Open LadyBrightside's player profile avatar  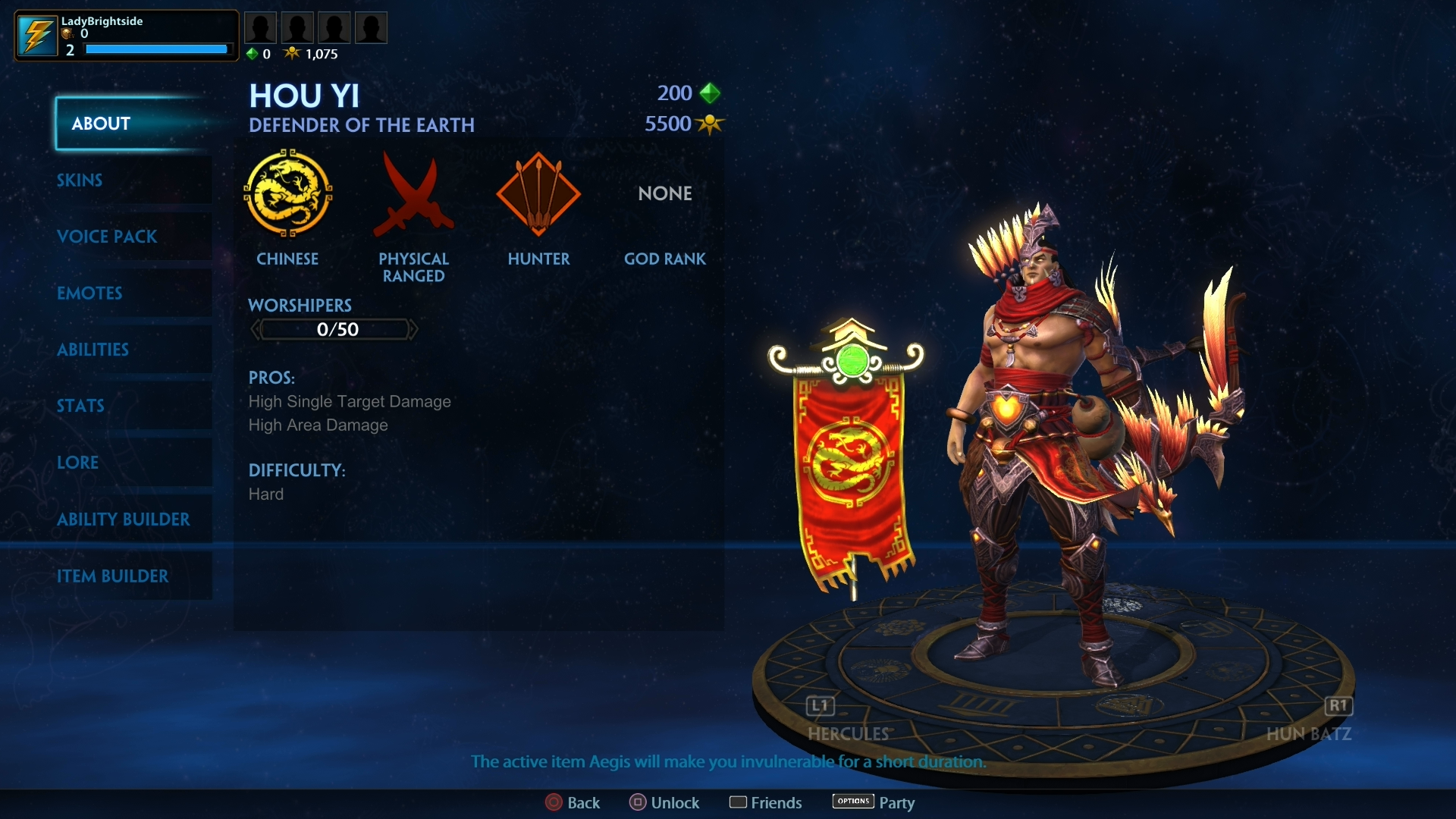[x=36, y=35]
